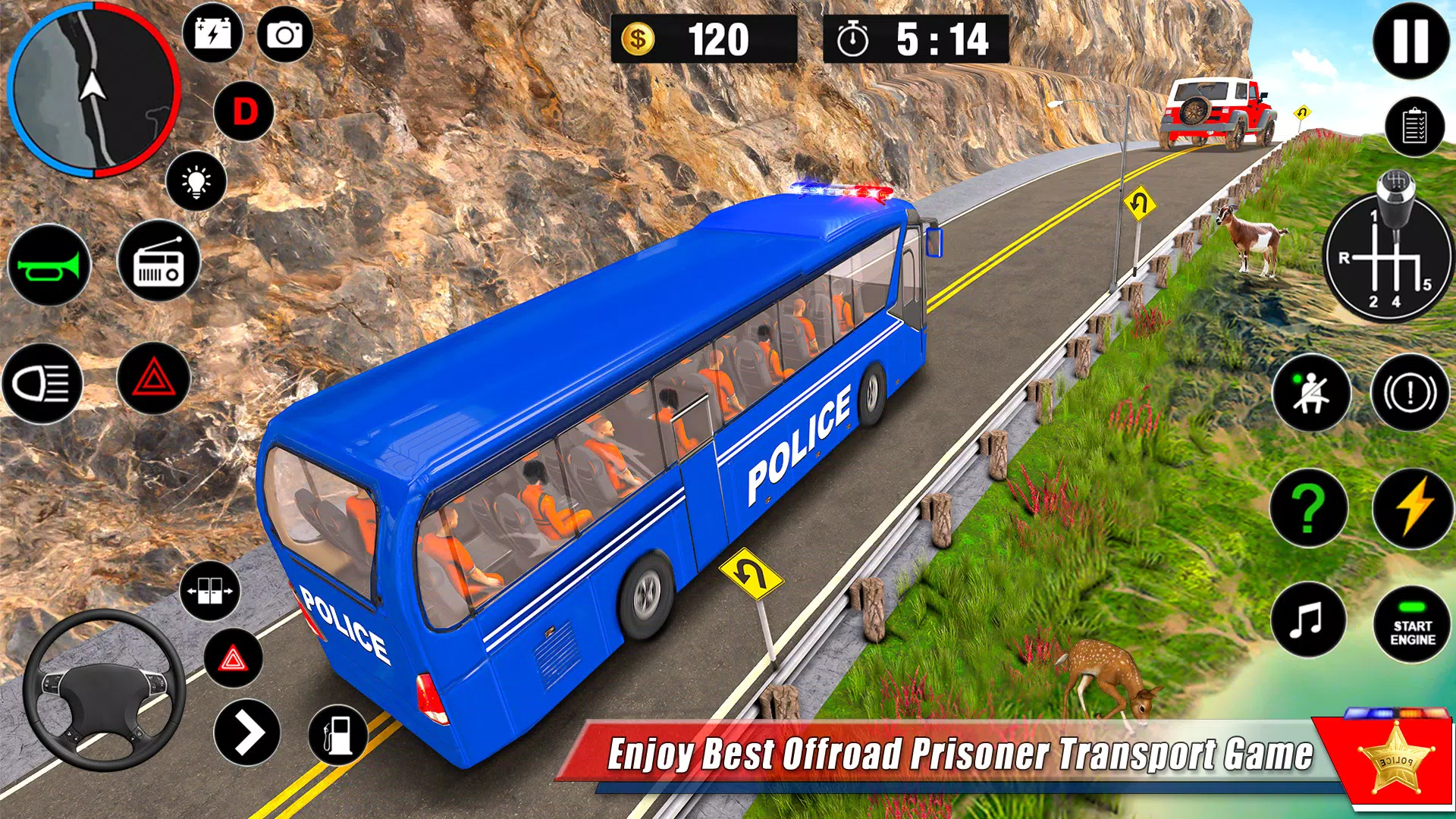Toggle the music note button
The height and width of the screenshot is (819, 1456).
(1308, 620)
